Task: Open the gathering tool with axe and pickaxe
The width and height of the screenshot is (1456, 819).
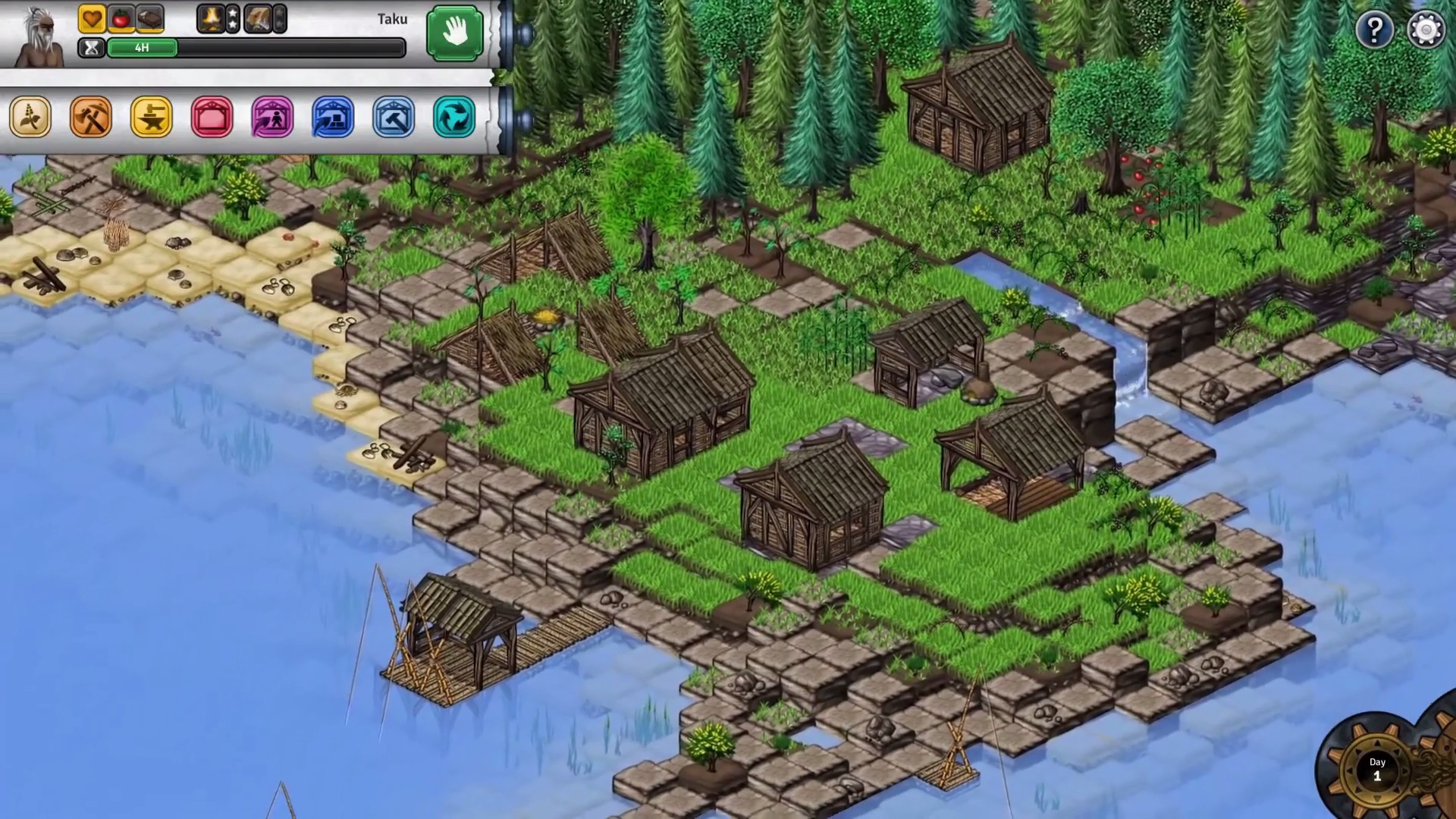Action: click(x=92, y=118)
